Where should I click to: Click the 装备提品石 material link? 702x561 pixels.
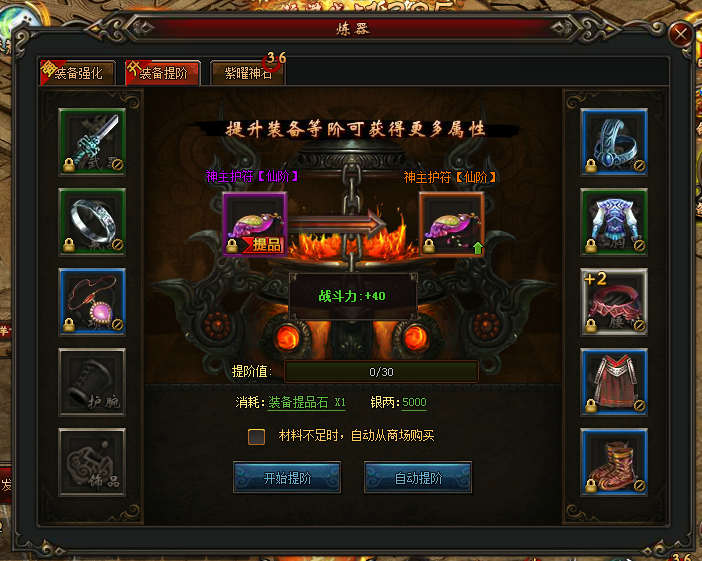pos(306,403)
